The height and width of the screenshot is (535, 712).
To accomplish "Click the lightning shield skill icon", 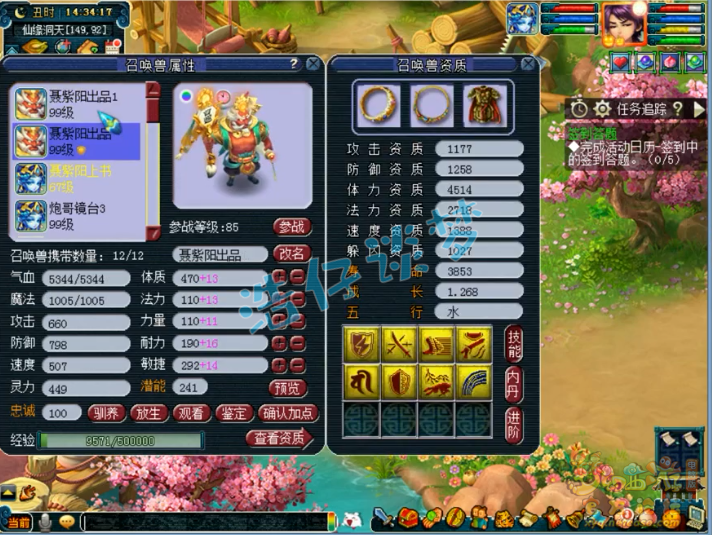I will click(362, 344).
